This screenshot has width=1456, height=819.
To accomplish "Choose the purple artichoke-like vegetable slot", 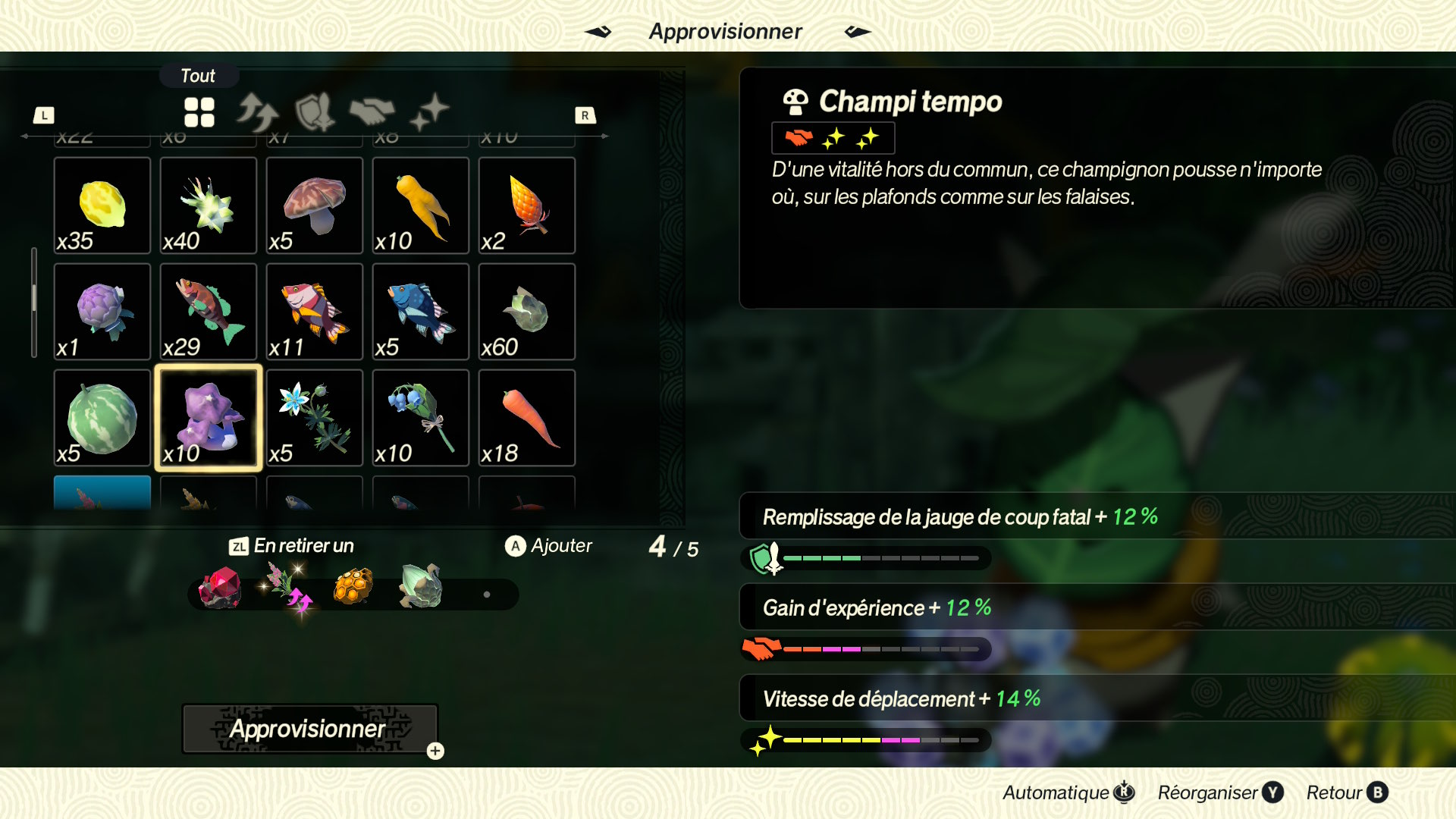I will 102,312.
